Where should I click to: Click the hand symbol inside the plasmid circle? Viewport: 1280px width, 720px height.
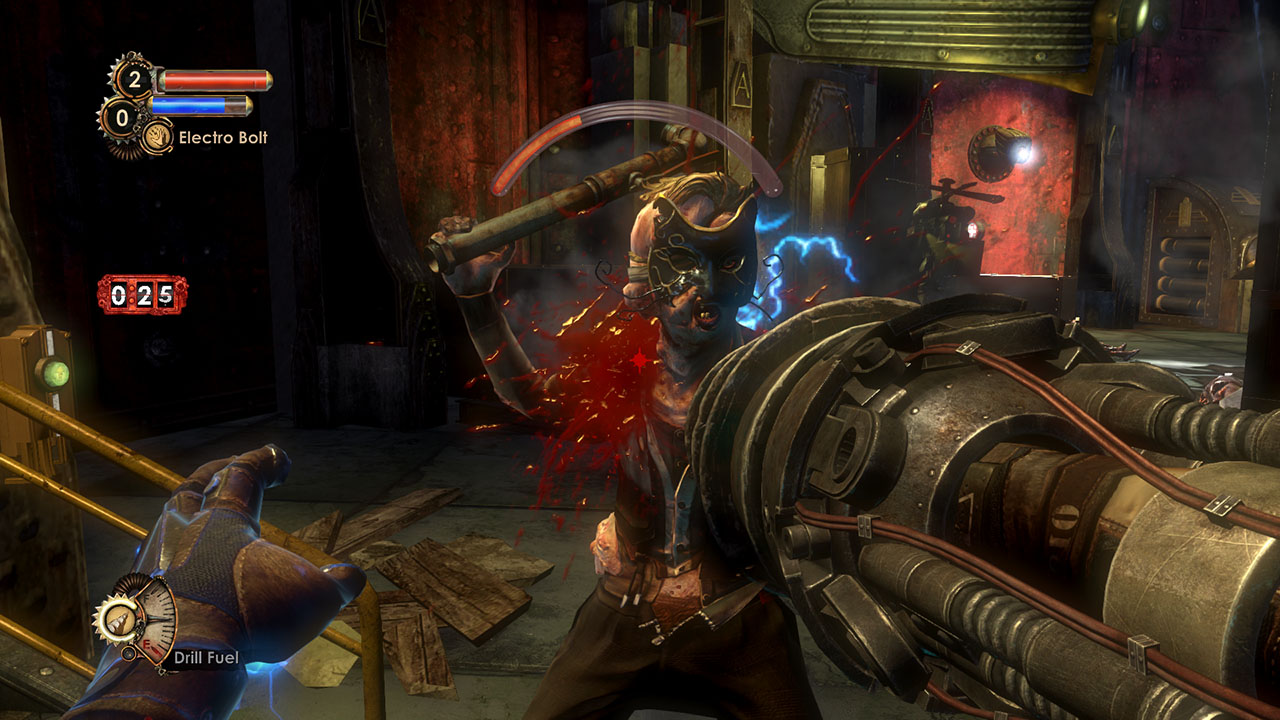(157, 135)
